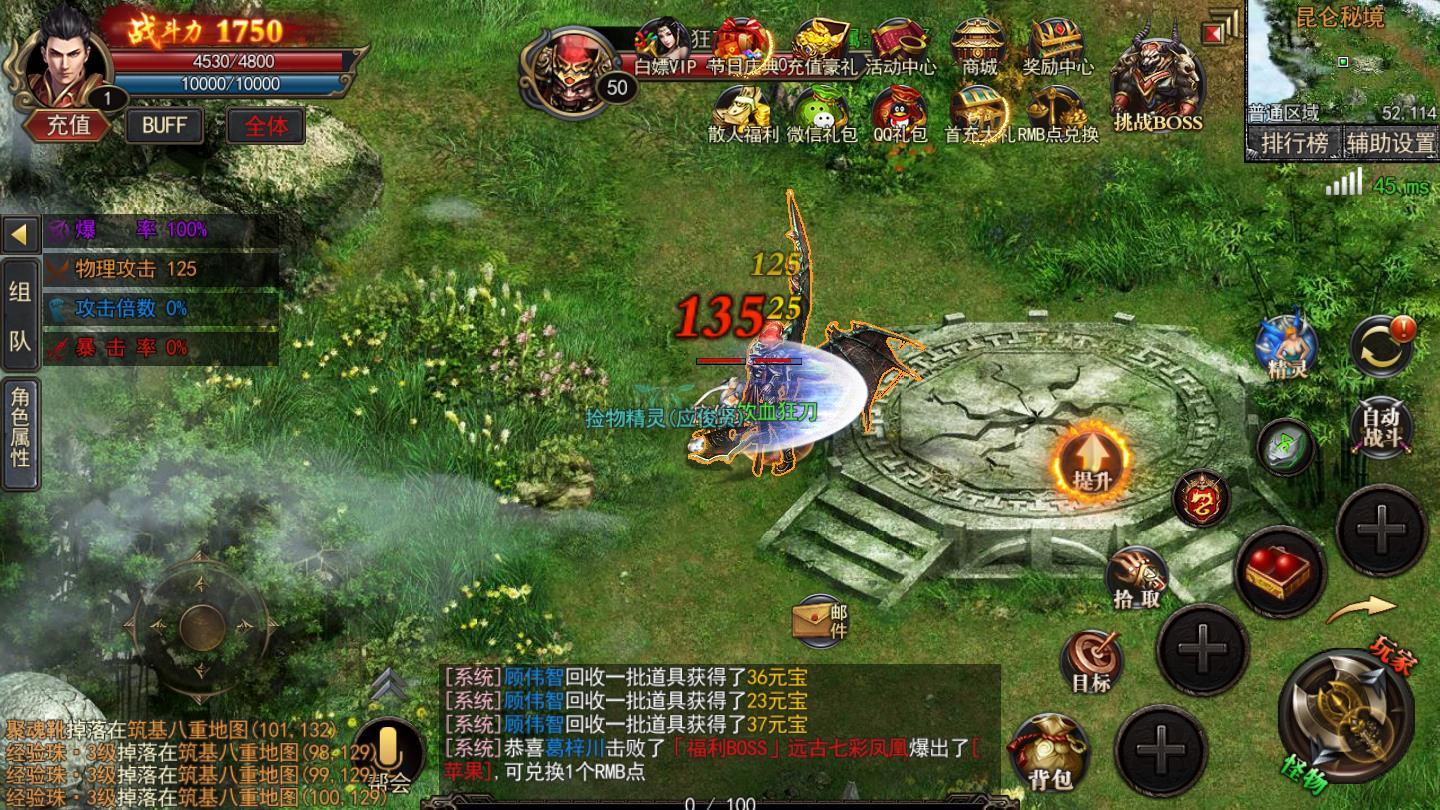Open the 排行榜 ranking board
This screenshot has width=1440, height=810.
[1294, 144]
